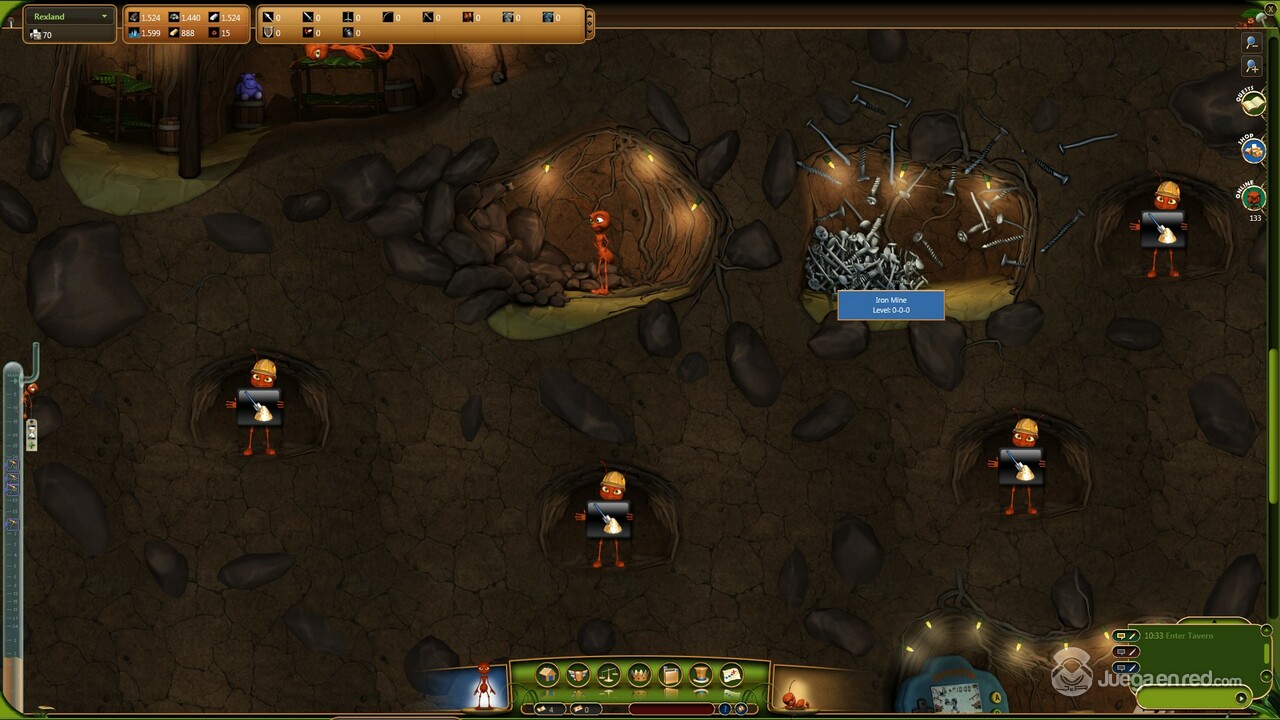Switch to the red chat channel tab
This screenshot has width=1280, height=720.
(1126, 652)
